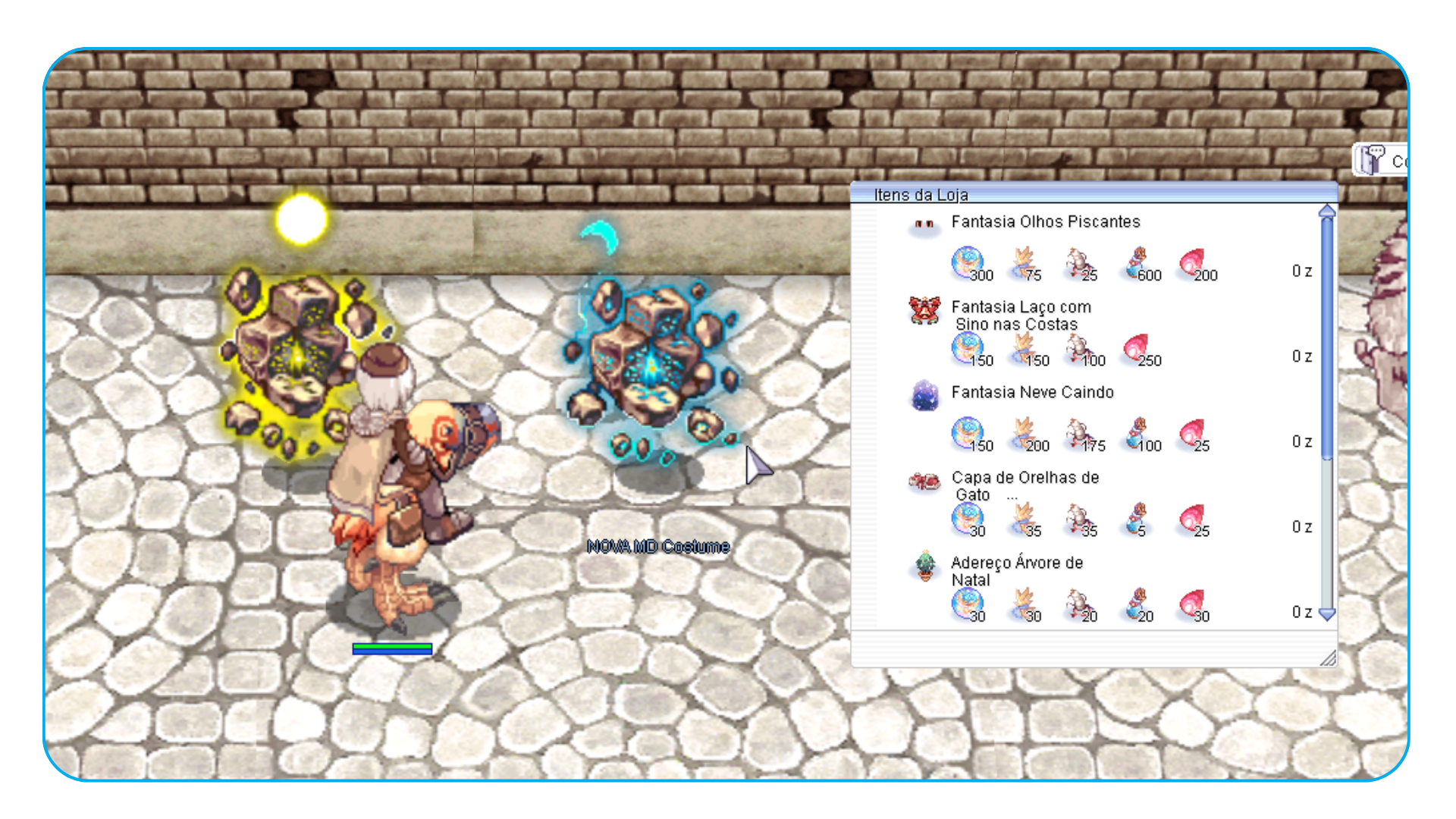Choose Fantasia Laço com Sino nas Costas
1456x819 pixels.
[x=1021, y=315]
